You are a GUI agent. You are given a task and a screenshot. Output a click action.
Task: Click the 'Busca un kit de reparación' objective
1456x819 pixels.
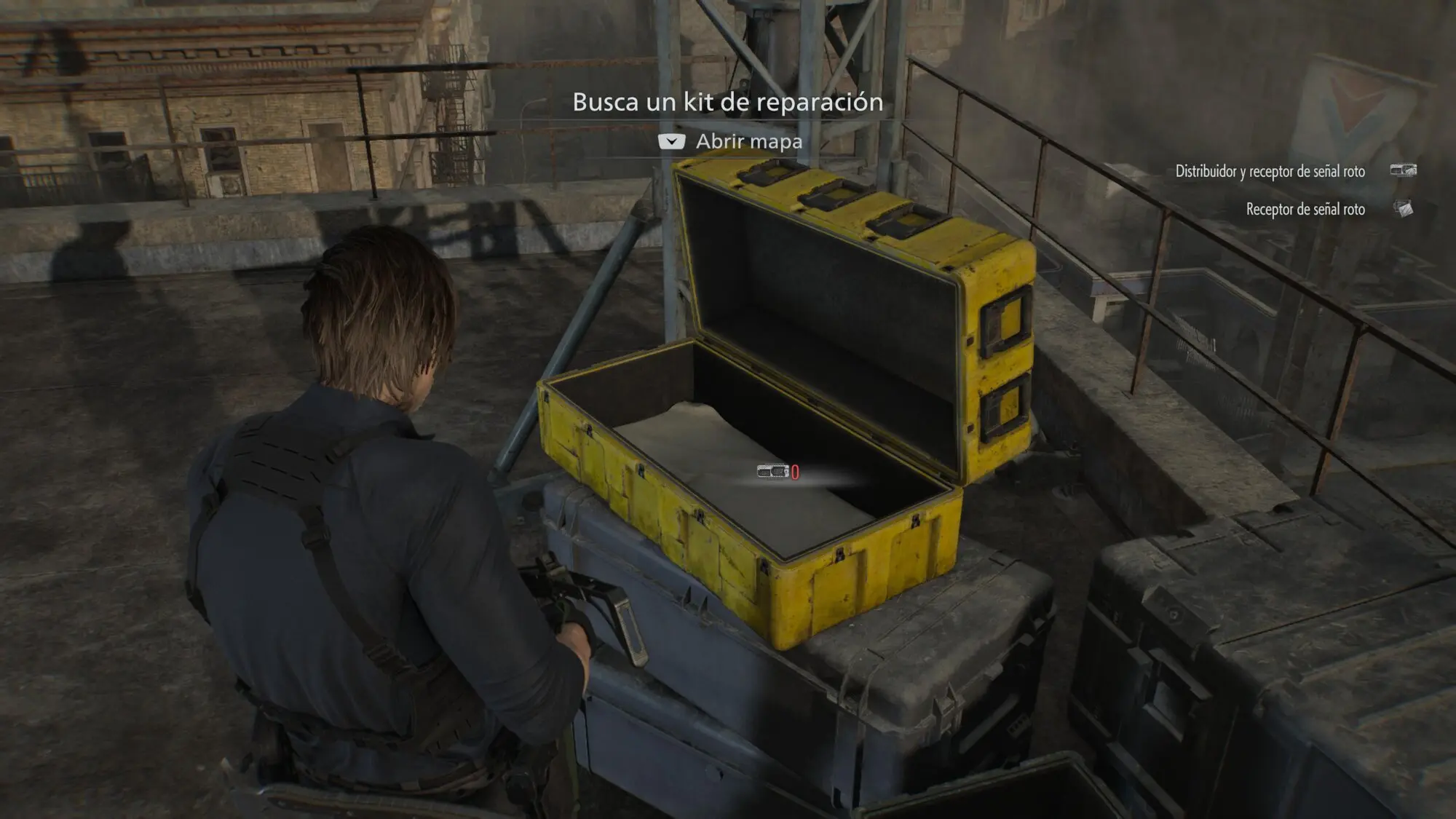tap(727, 103)
